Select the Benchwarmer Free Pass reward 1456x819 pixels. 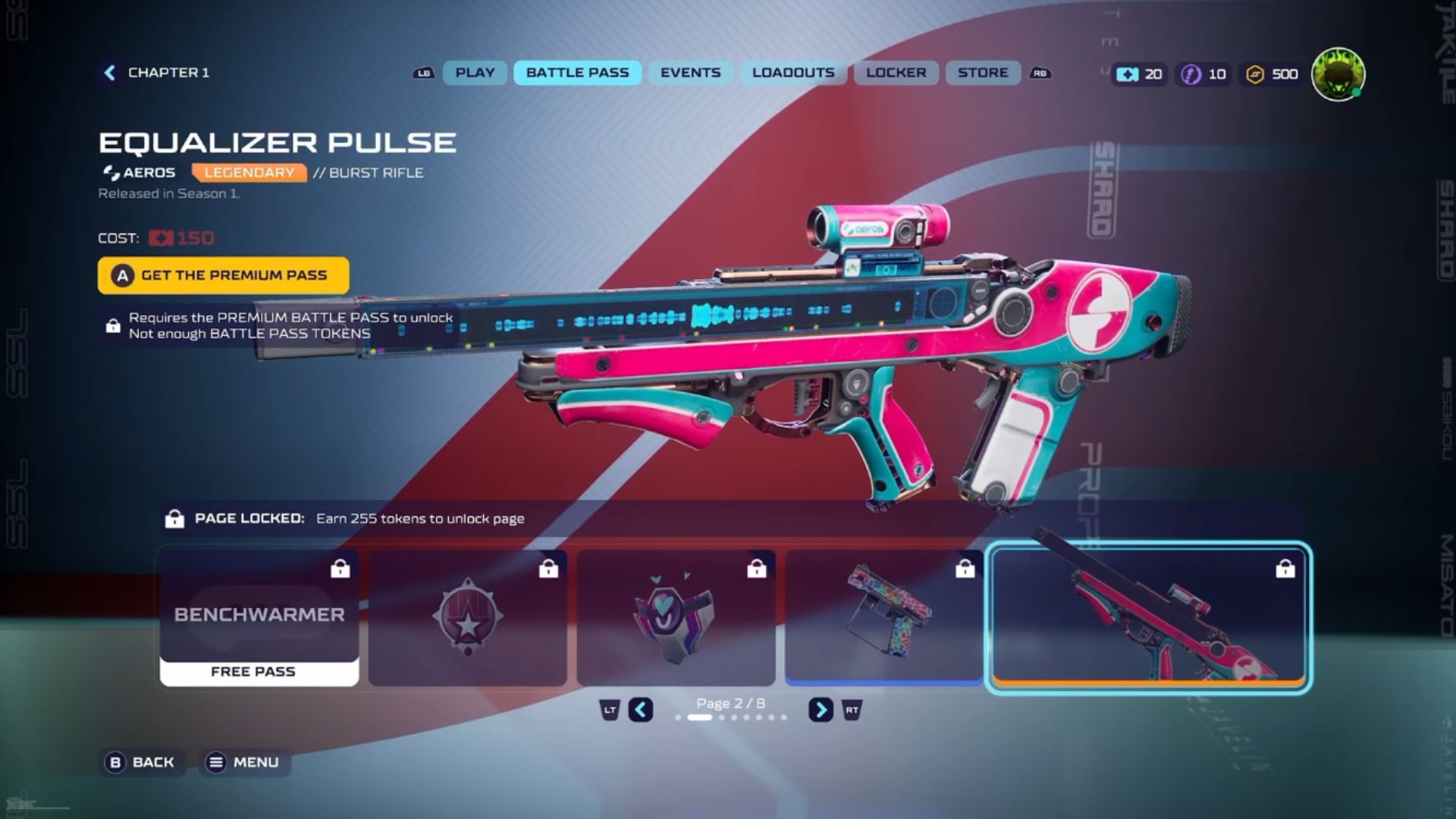click(258, 616)
